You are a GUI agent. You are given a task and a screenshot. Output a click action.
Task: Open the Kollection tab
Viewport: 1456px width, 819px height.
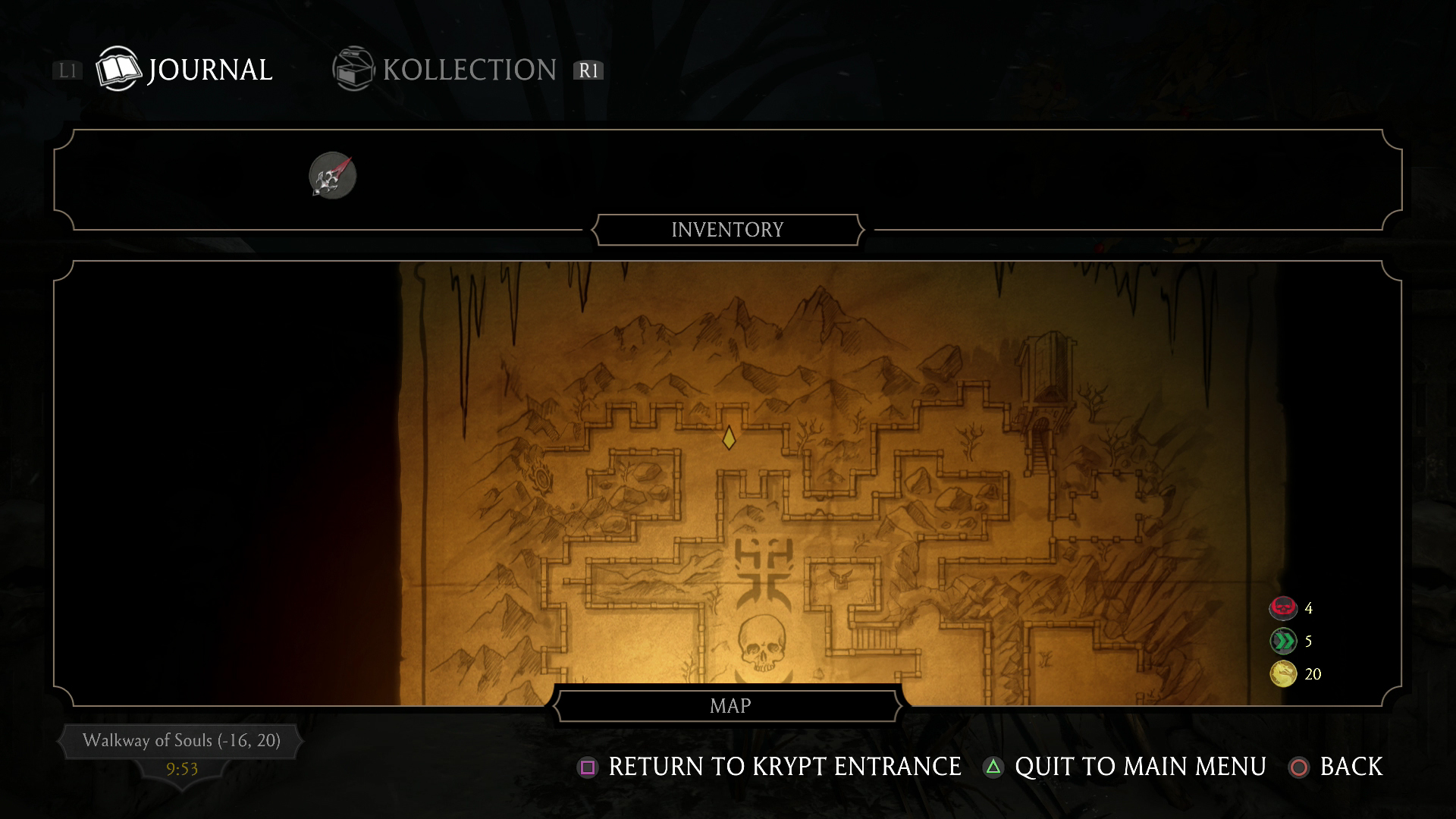tap(445, 70)
